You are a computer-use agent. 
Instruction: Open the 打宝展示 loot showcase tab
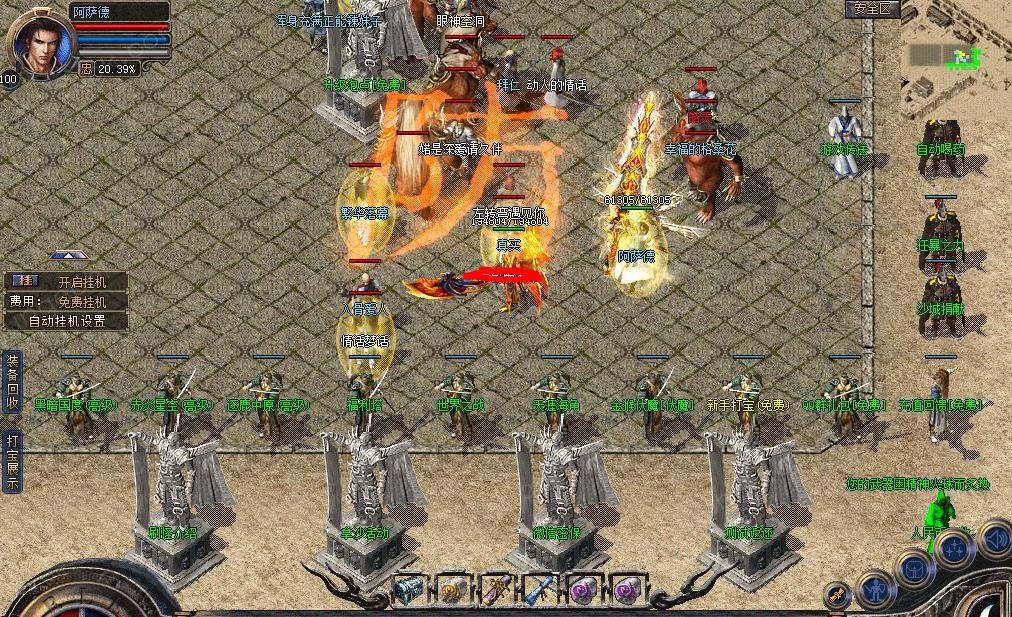(12, 461)
